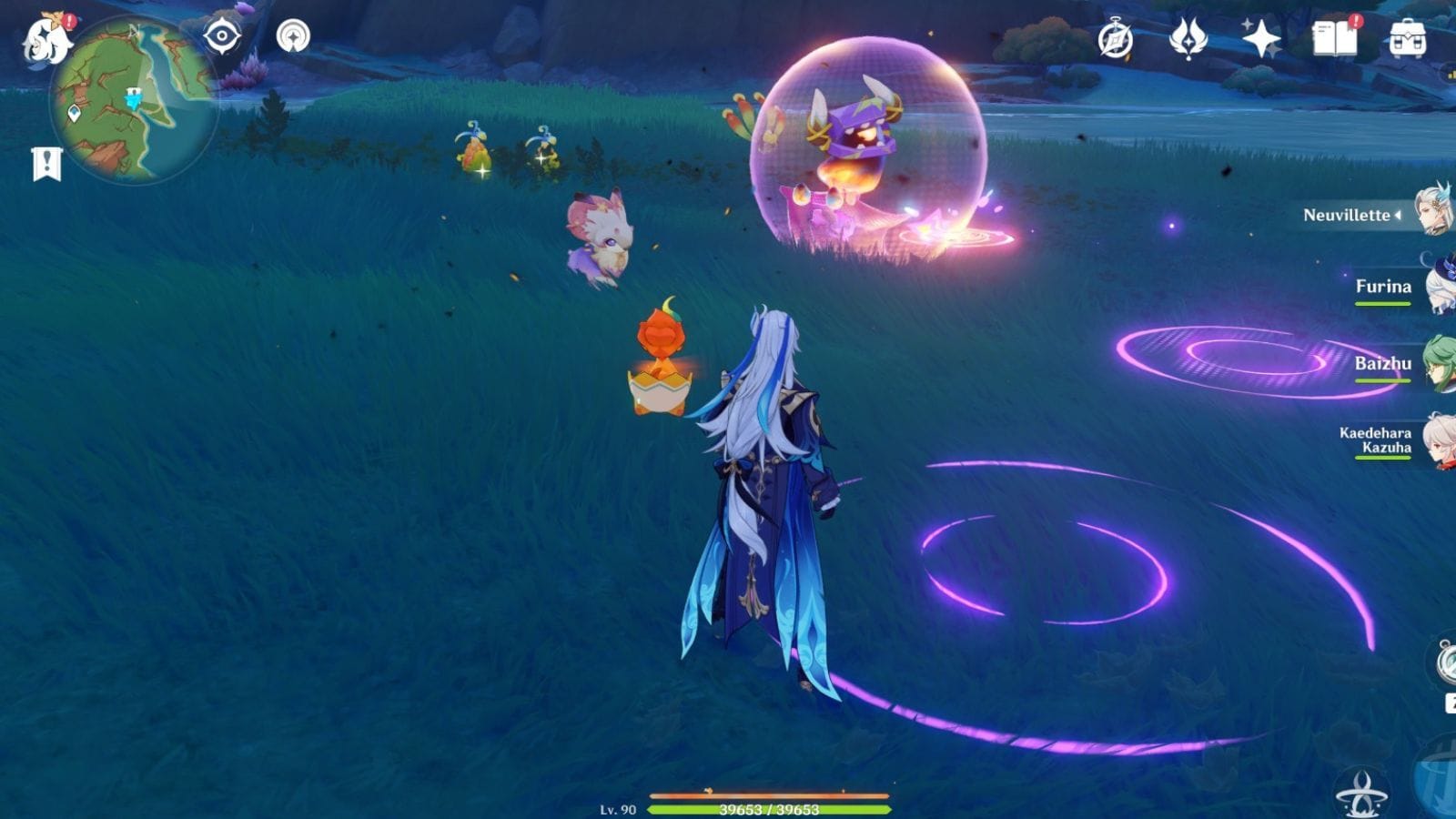This screenshot has width=1456, height=819.
Task: Open the Events overview page
Action: click(1114, 37)
